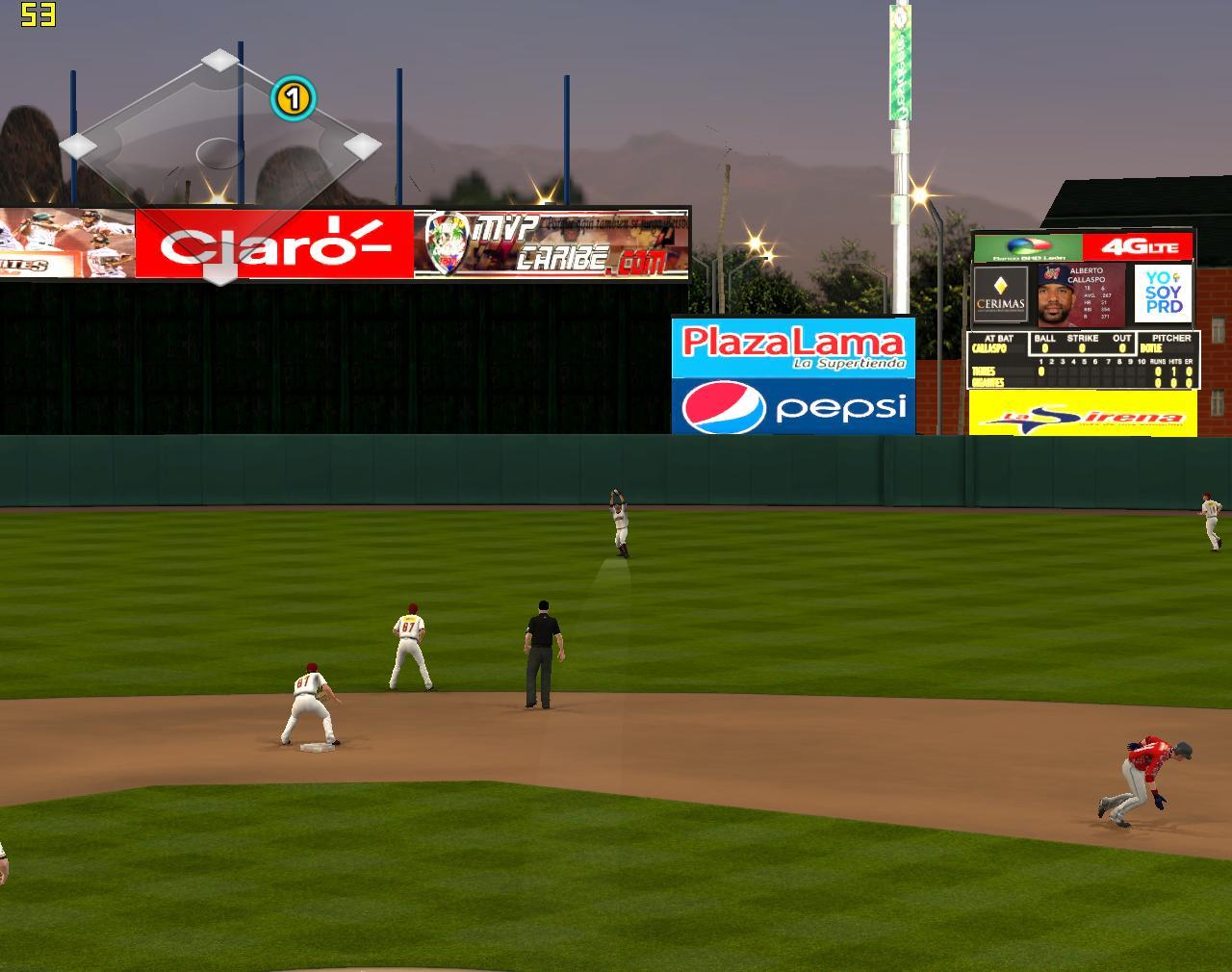Select second base on the diamond overlay
This screenshot has width=1232, height=972.
click(220, 61)
